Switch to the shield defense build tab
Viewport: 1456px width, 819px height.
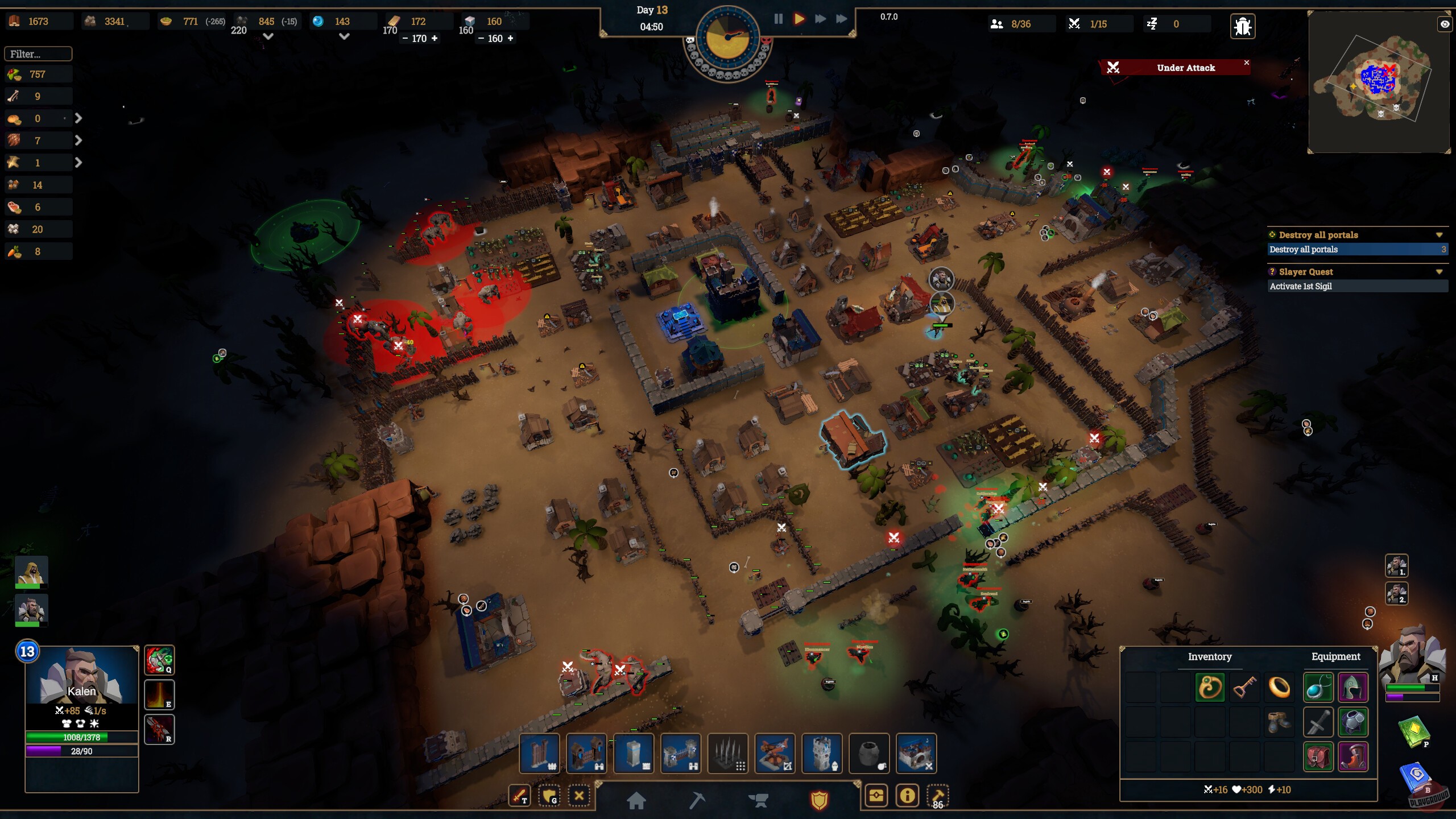(819, 800)
